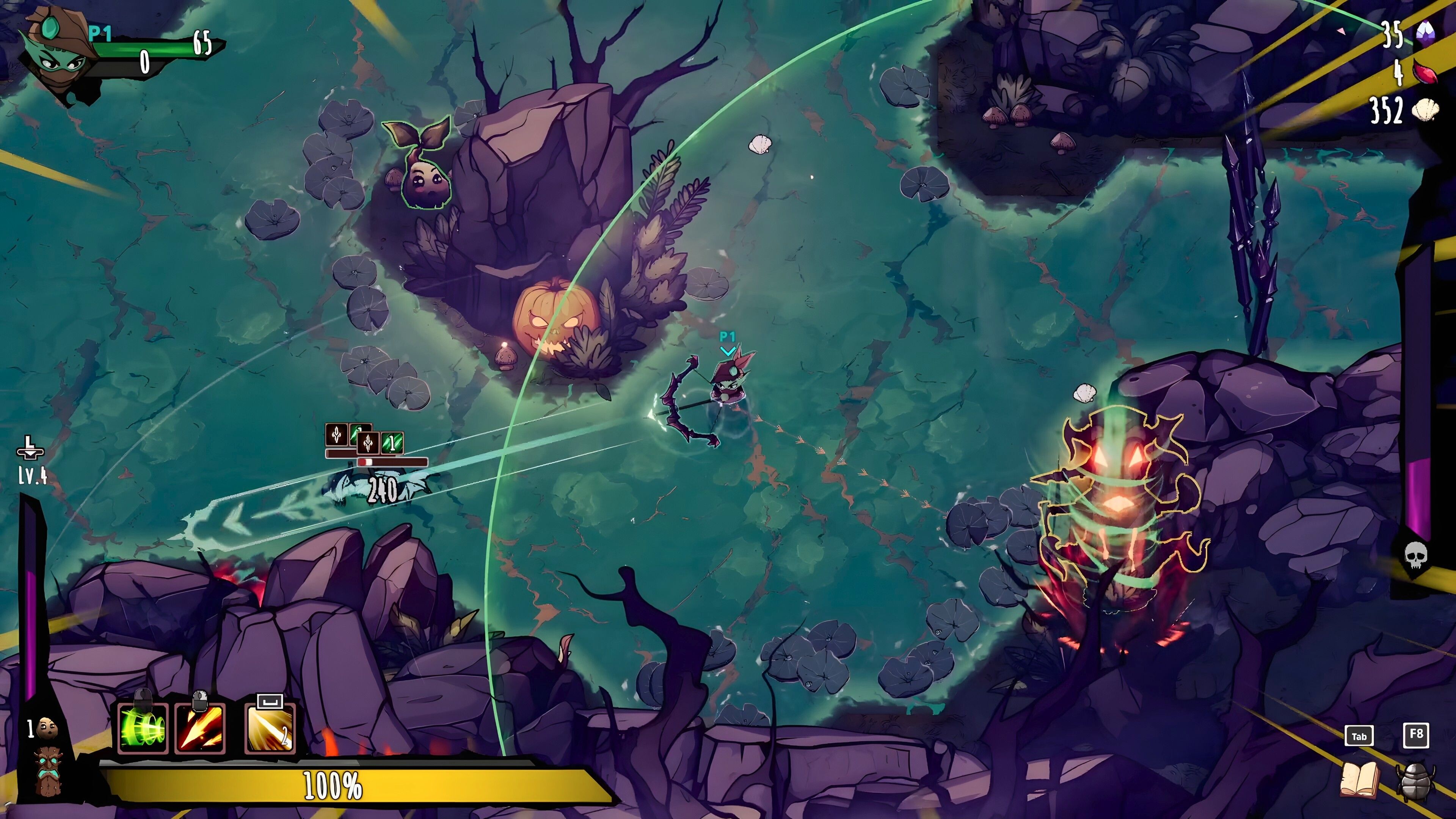Image resolution: width=1456 pixels, height=819 pixels.
Task: Select the Lv.4 weapon level icon
Action: pyautogui.click(x=30, y=449)
